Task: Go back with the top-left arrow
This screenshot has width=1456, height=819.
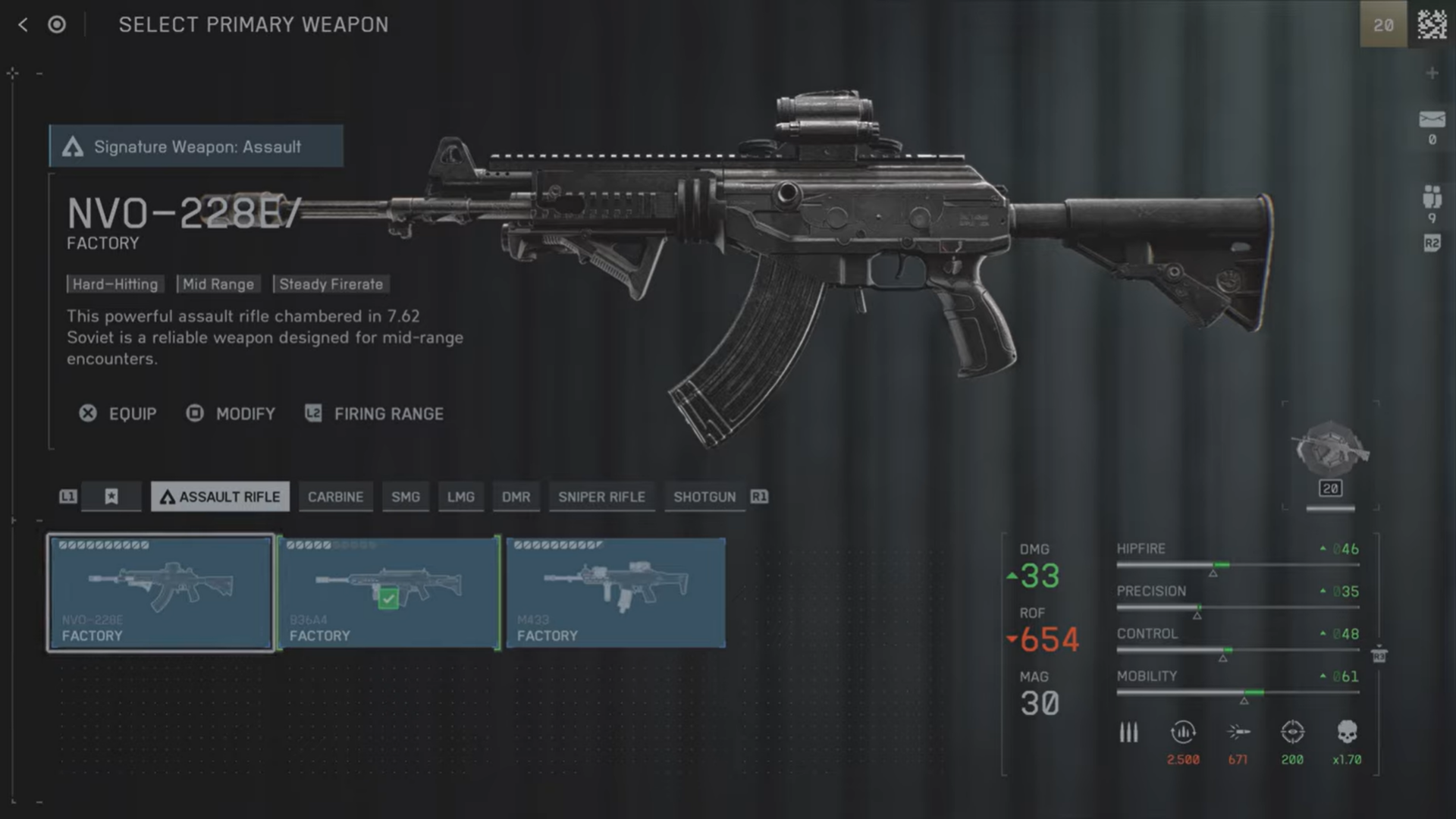Action: pyautogui.click(x=23, y=25)
